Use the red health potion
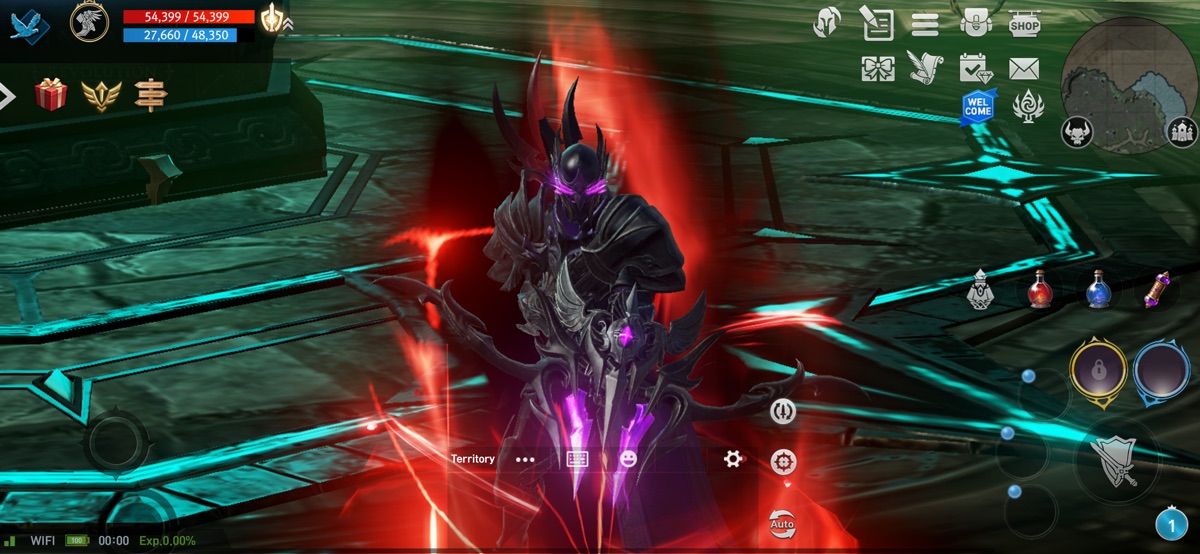 [x=1040, y=291]
